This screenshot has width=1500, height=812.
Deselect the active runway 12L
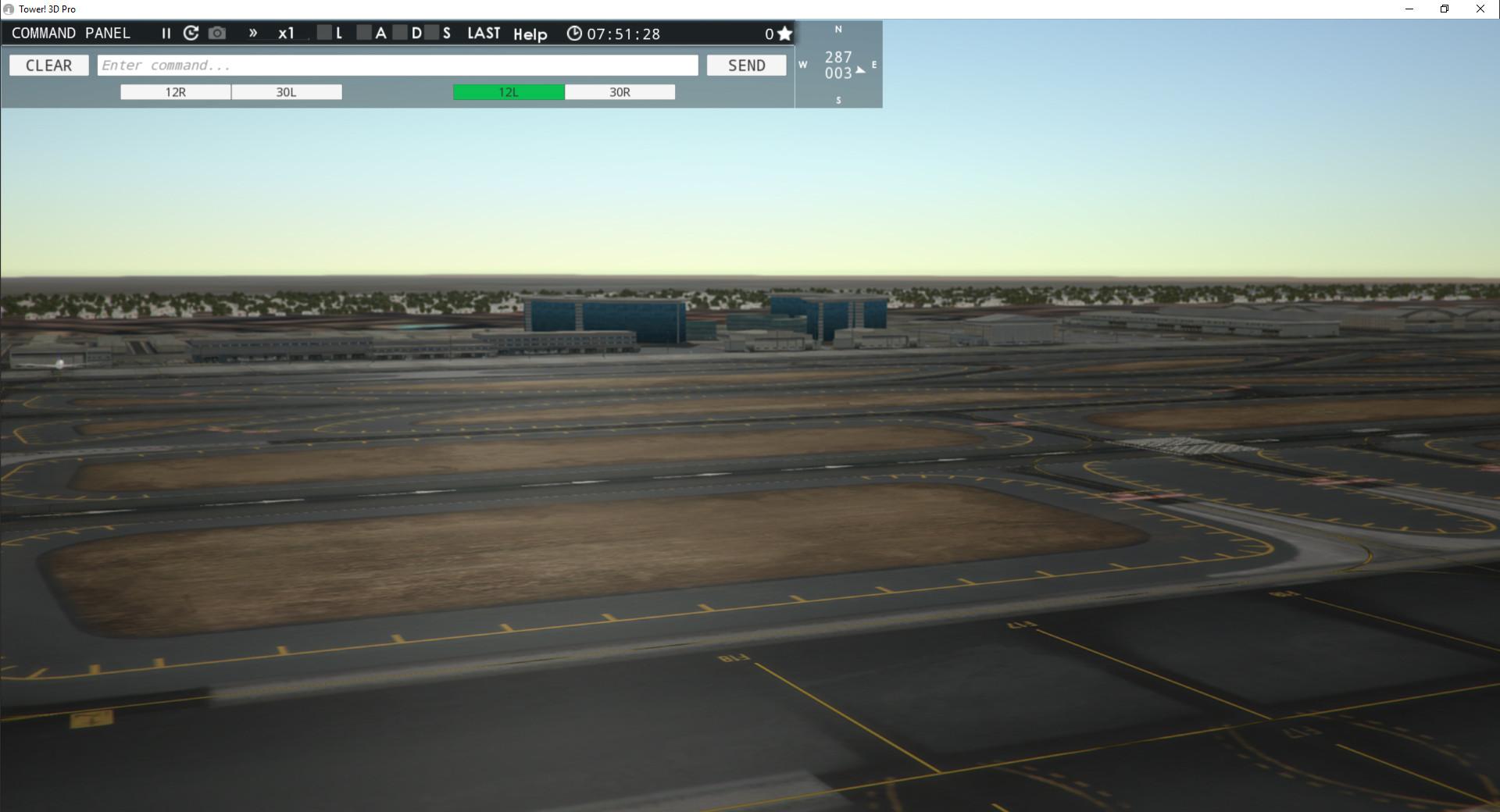coord(508,91)
